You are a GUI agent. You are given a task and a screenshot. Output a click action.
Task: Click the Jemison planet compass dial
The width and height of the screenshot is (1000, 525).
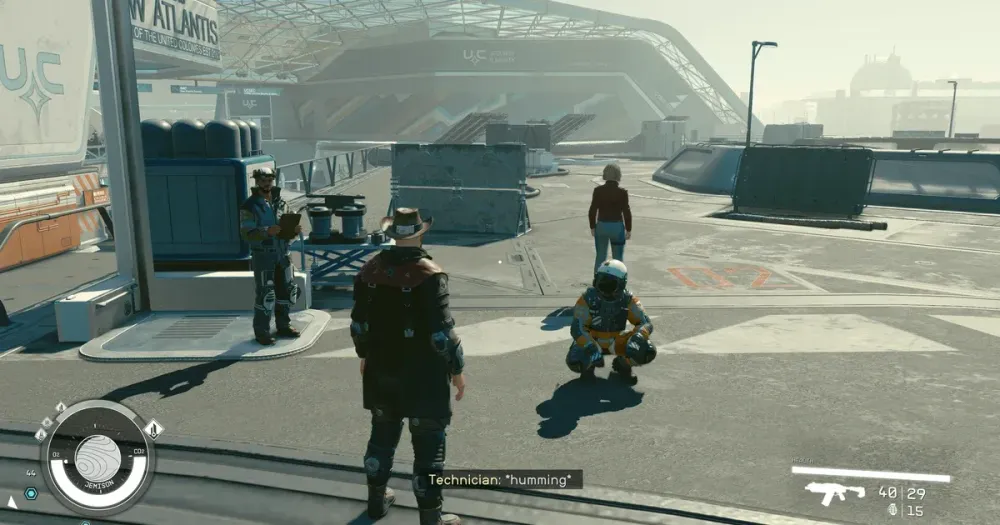point(97,458)
